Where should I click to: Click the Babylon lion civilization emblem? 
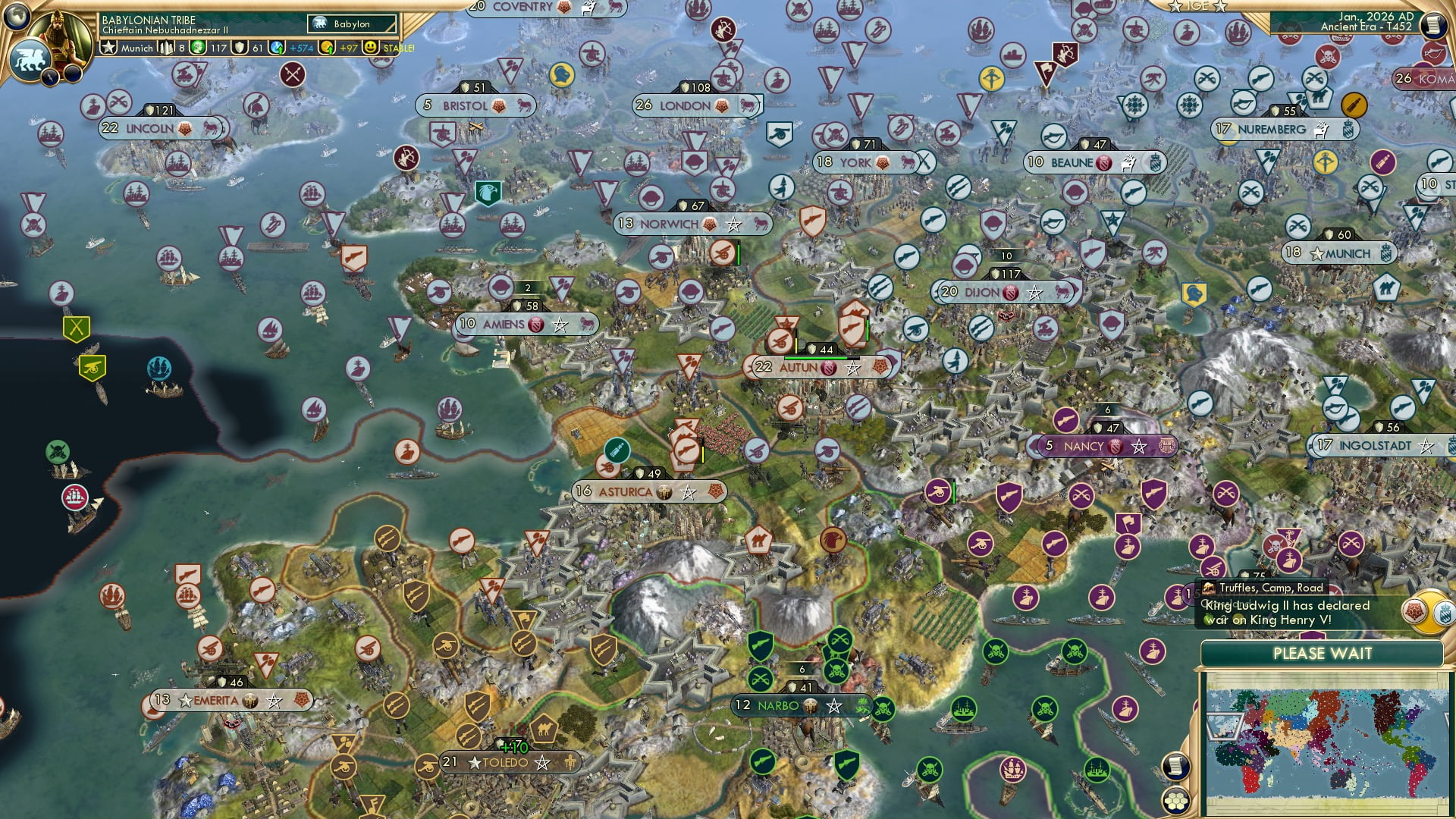point(30,61)
